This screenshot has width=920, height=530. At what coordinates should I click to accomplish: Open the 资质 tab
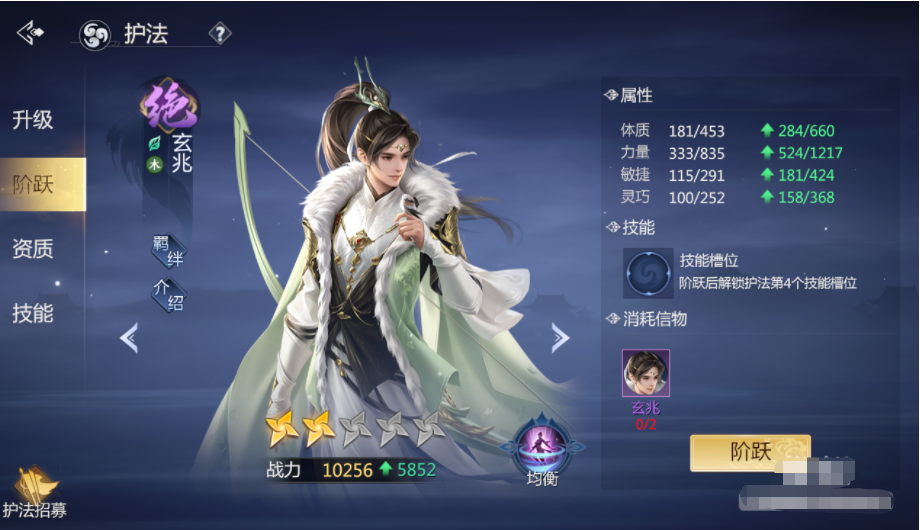[x=33, y=248]
